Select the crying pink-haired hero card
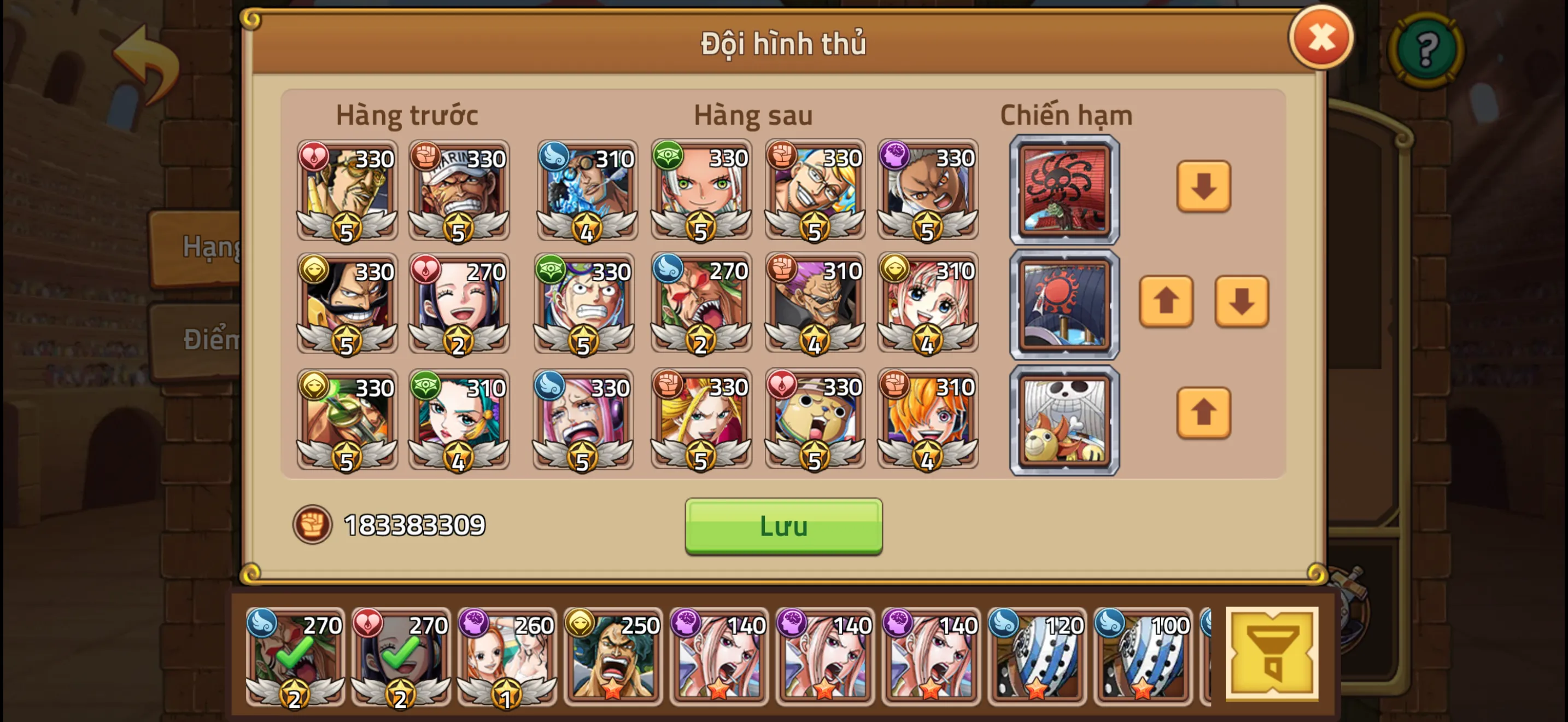The image size is (1568, 722). tap(582, 419)
